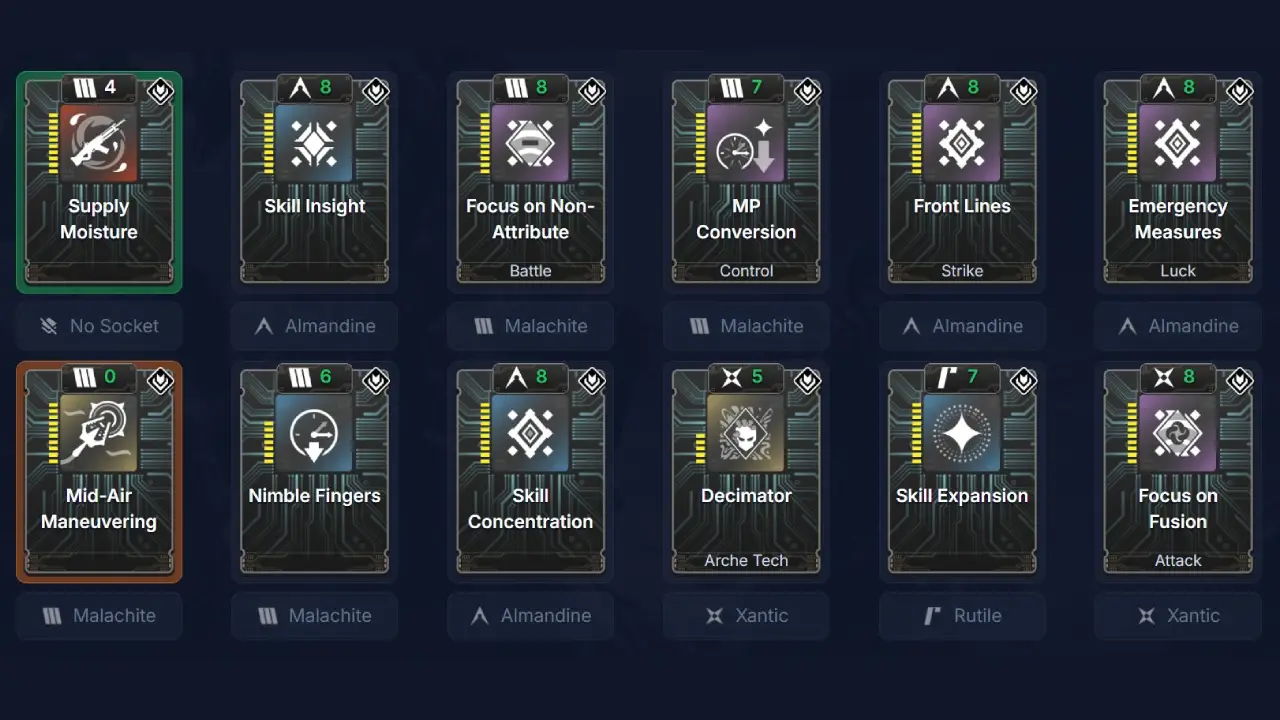Select the Supply Moisture module icon
This screenshot has width=1280, height=720.
(99, 143)
